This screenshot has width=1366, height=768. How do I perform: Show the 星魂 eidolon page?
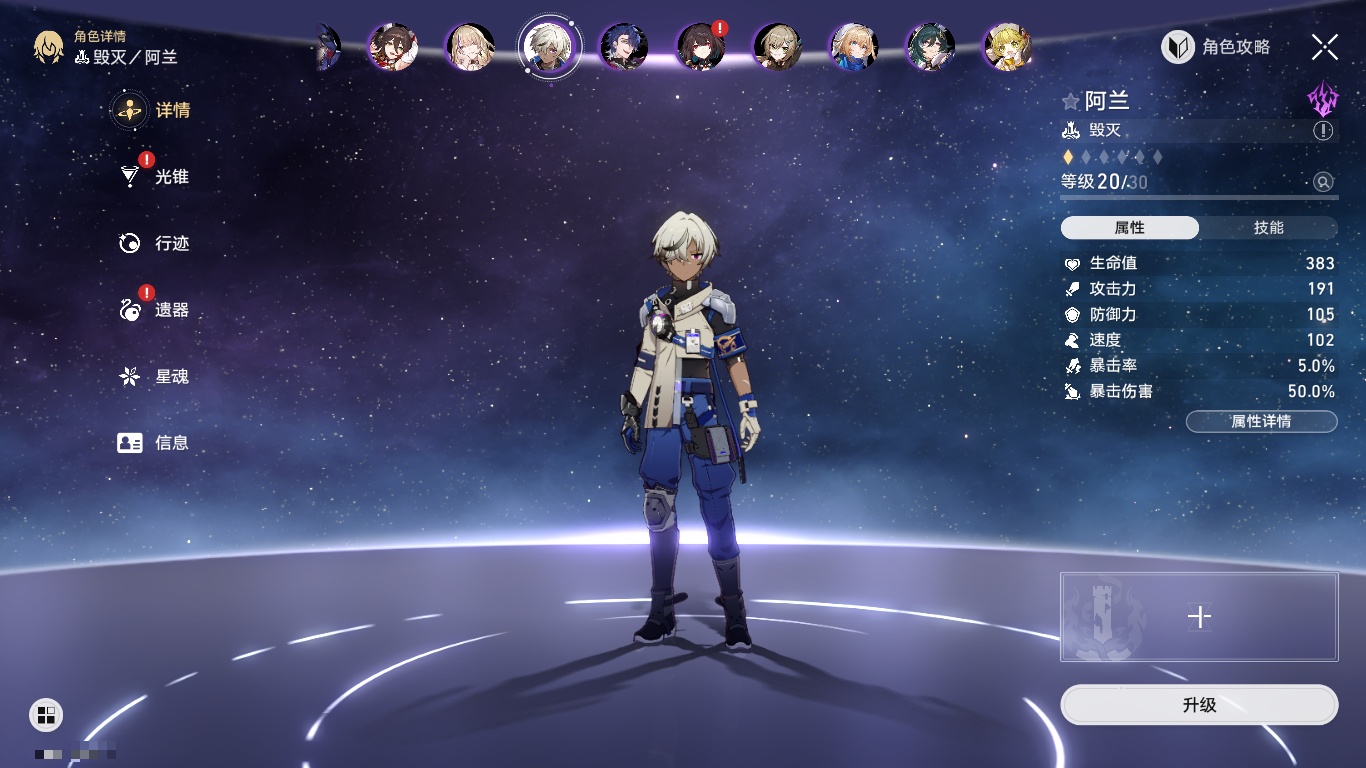coord(156,377)
